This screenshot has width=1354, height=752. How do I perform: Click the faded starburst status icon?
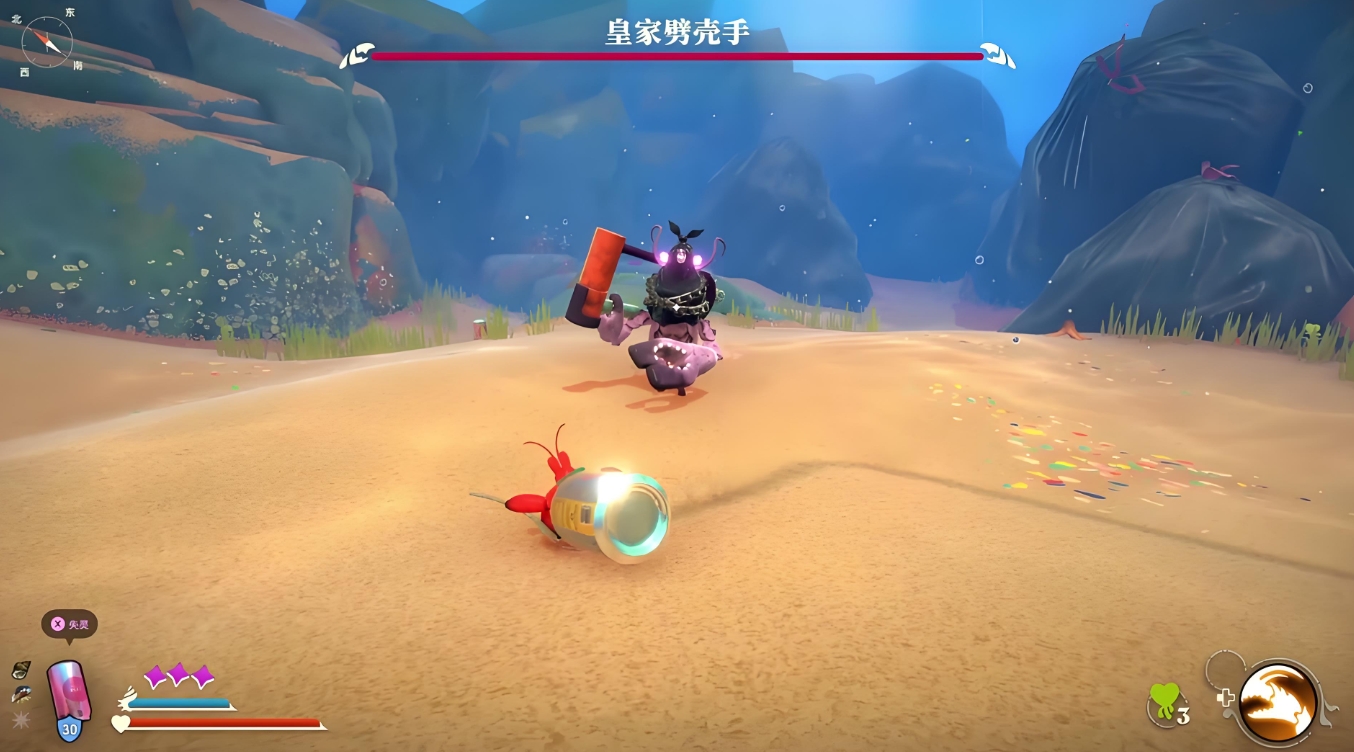[x=21, y=720]
